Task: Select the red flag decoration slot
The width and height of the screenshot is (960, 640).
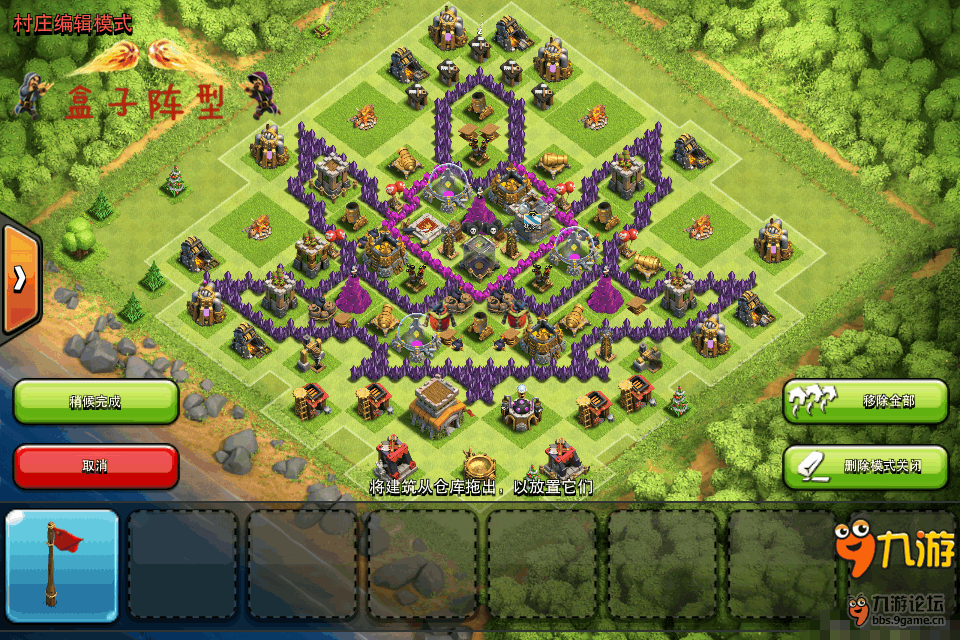Action: coord(63,565)
